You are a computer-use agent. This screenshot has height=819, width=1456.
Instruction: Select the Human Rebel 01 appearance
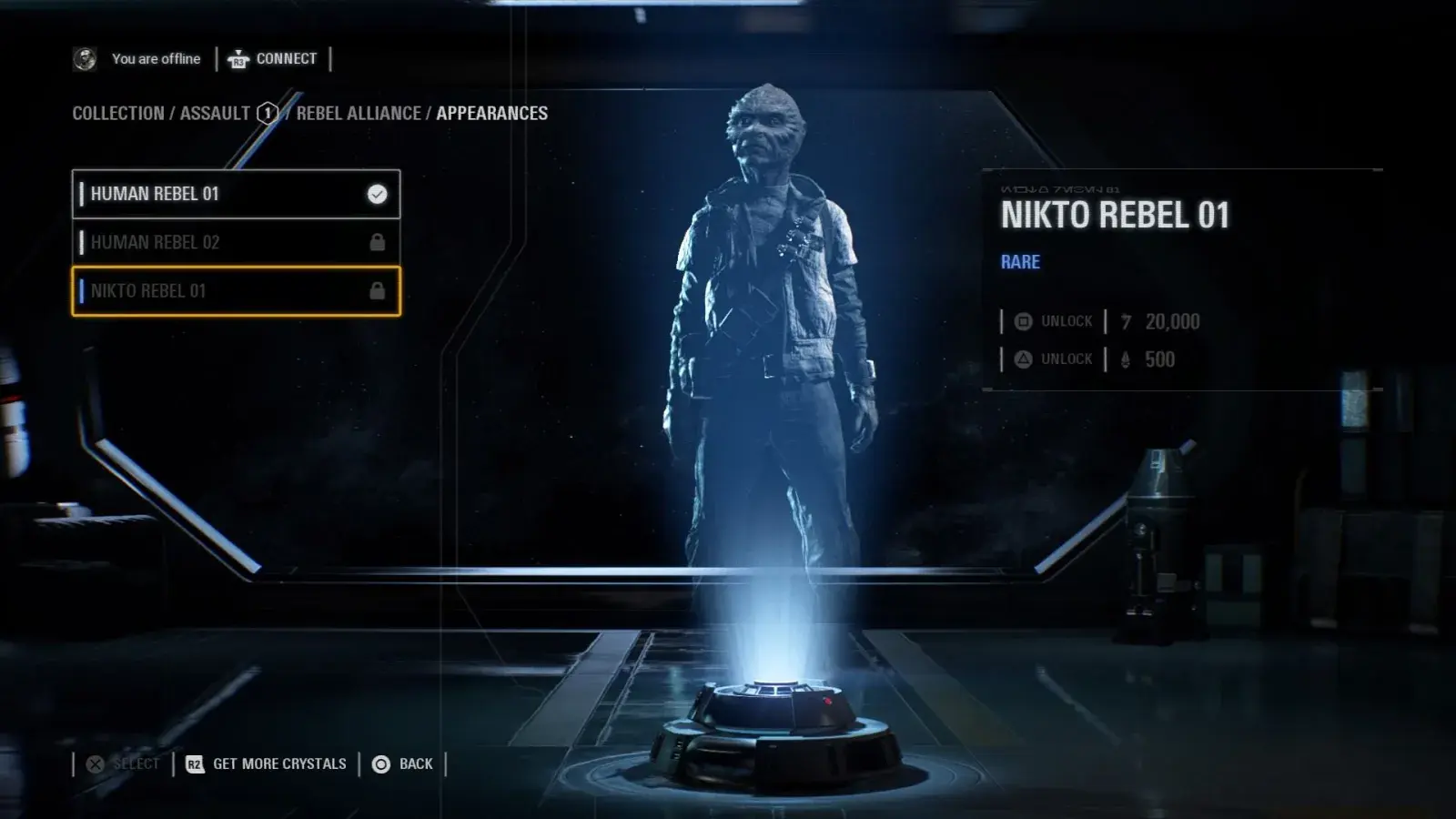(236, 194)
